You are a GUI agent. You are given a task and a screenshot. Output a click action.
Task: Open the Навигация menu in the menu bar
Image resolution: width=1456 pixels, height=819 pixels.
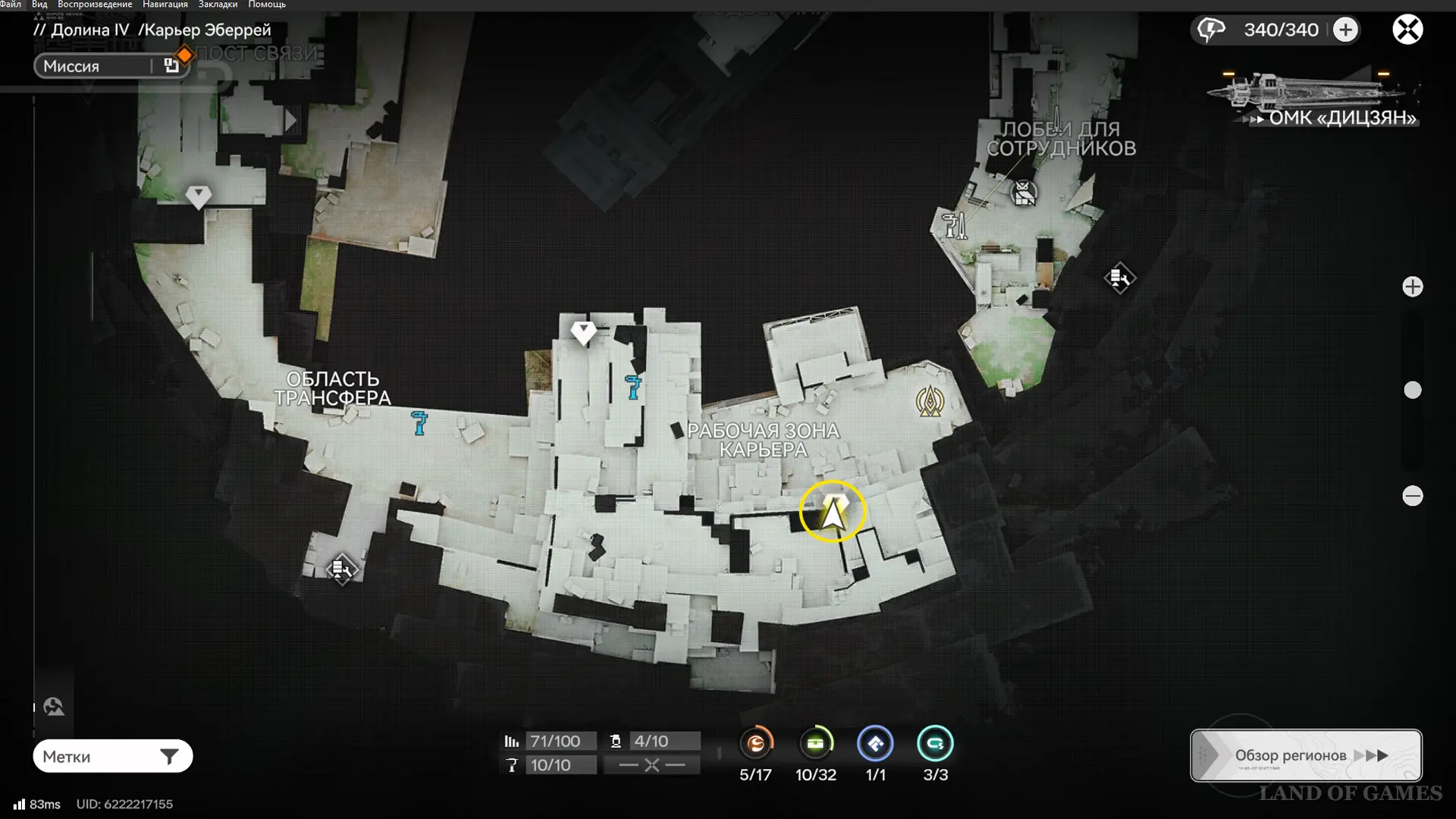tap(165, 5)
